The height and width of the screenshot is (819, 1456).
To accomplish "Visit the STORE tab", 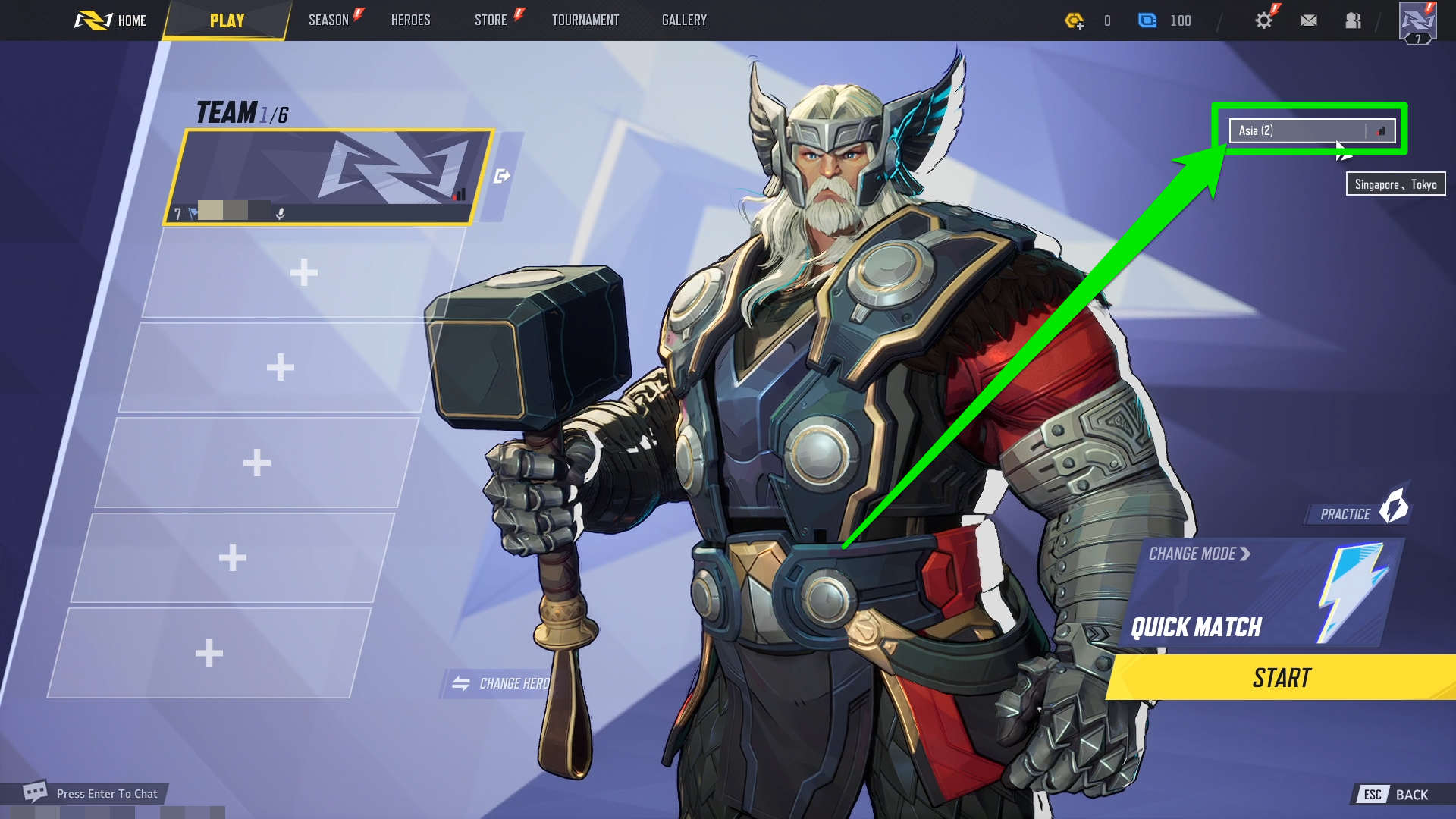I will pos(491,20).
